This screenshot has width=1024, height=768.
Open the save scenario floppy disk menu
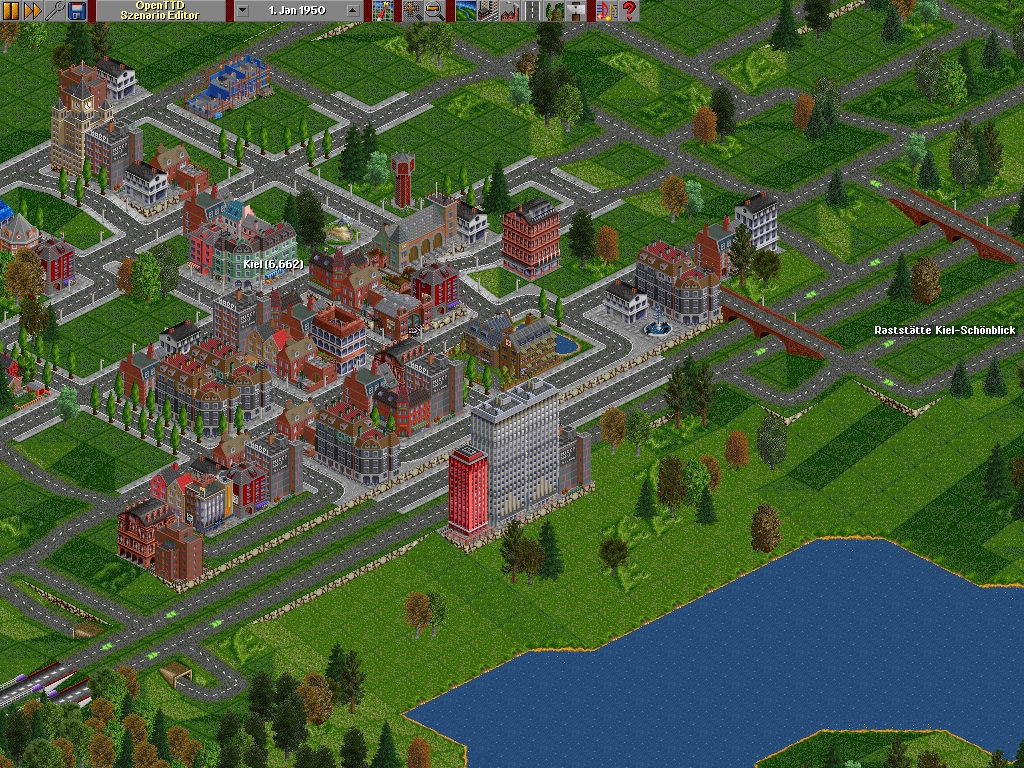click(x=76, y=11)
